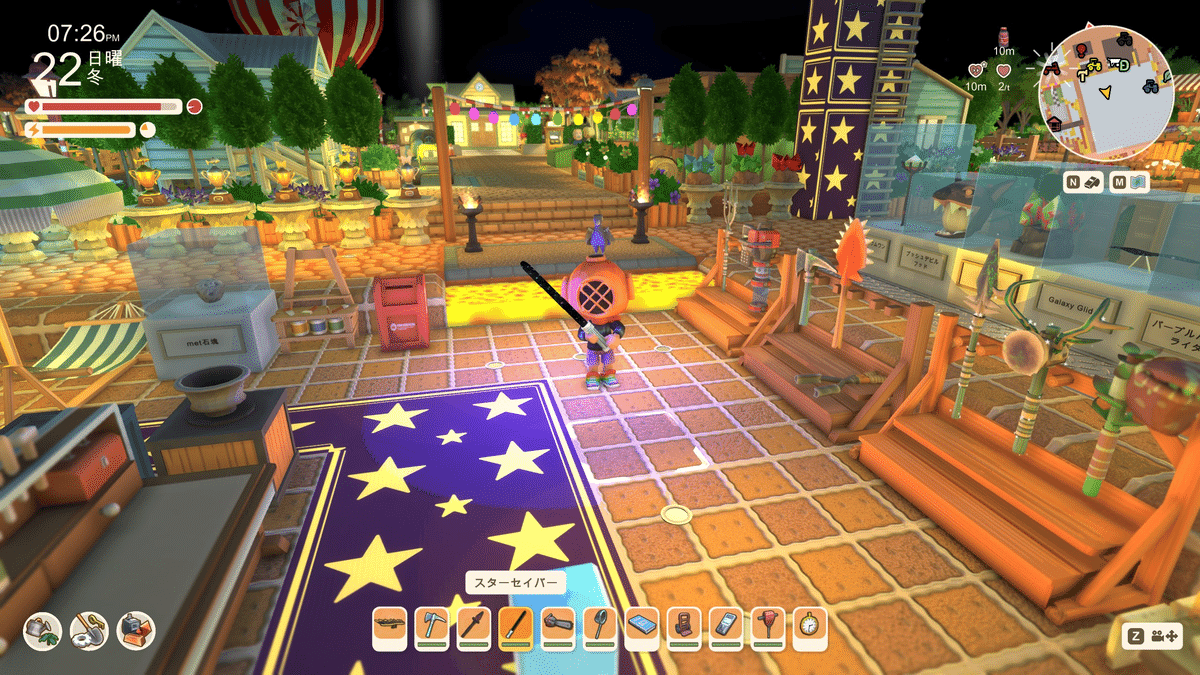Click the watering can and plant icon
This screenshot has height=675, width=1200.
tap(43, 630)
